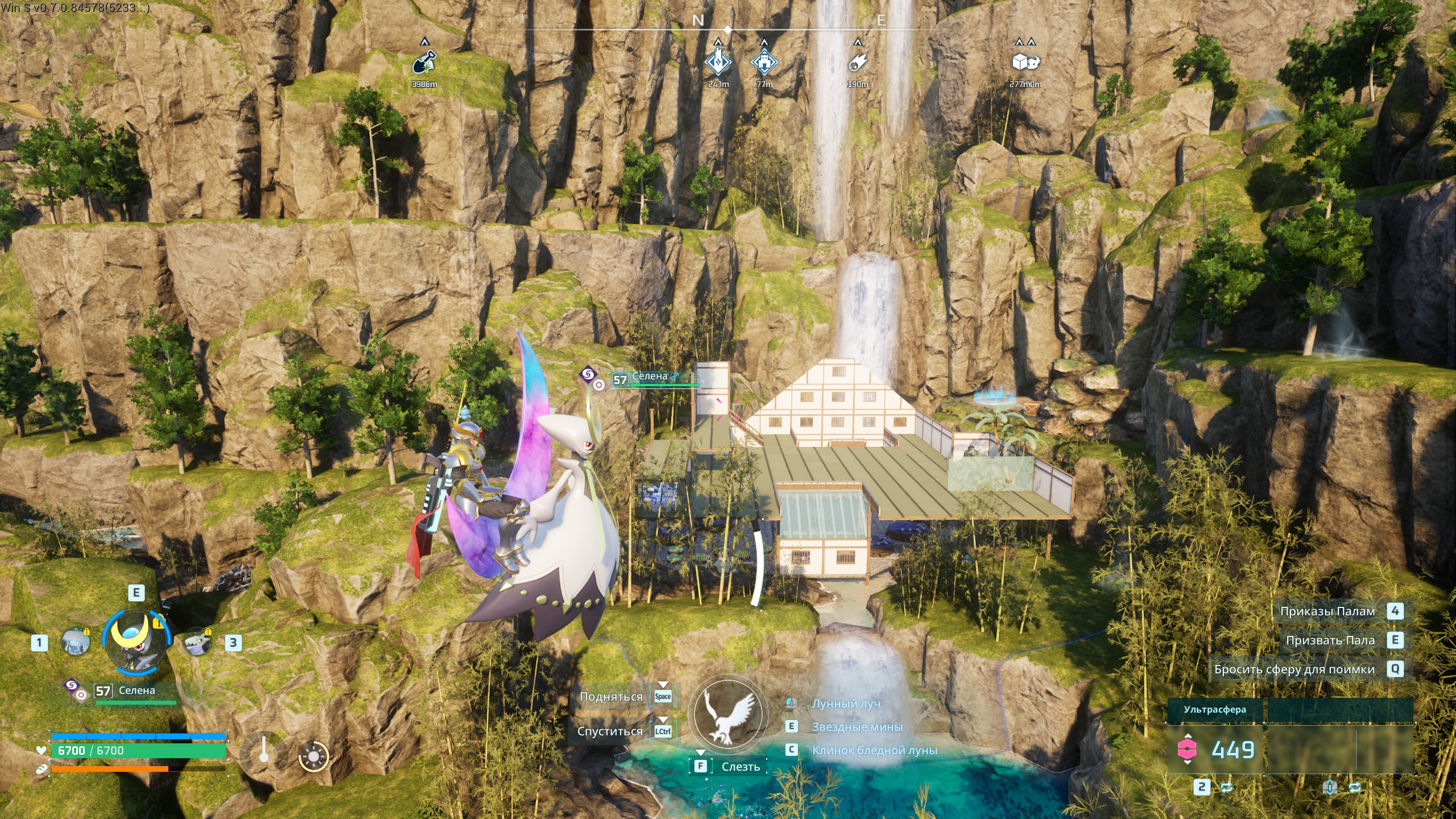The image size is (1456, 819).
Task: Switch to the grey horned Pal portrait
Action: point(197,643)
